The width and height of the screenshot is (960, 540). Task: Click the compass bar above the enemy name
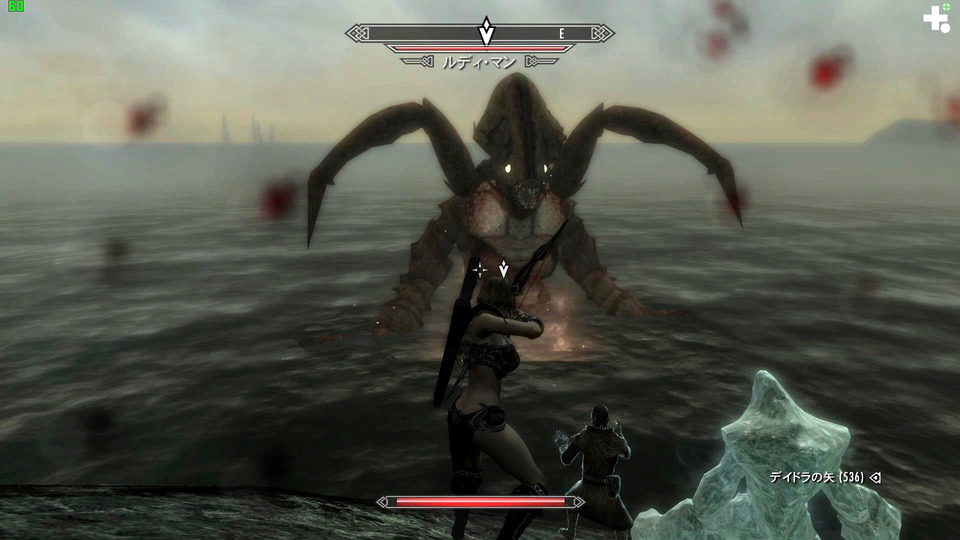(x=480, y=33)
